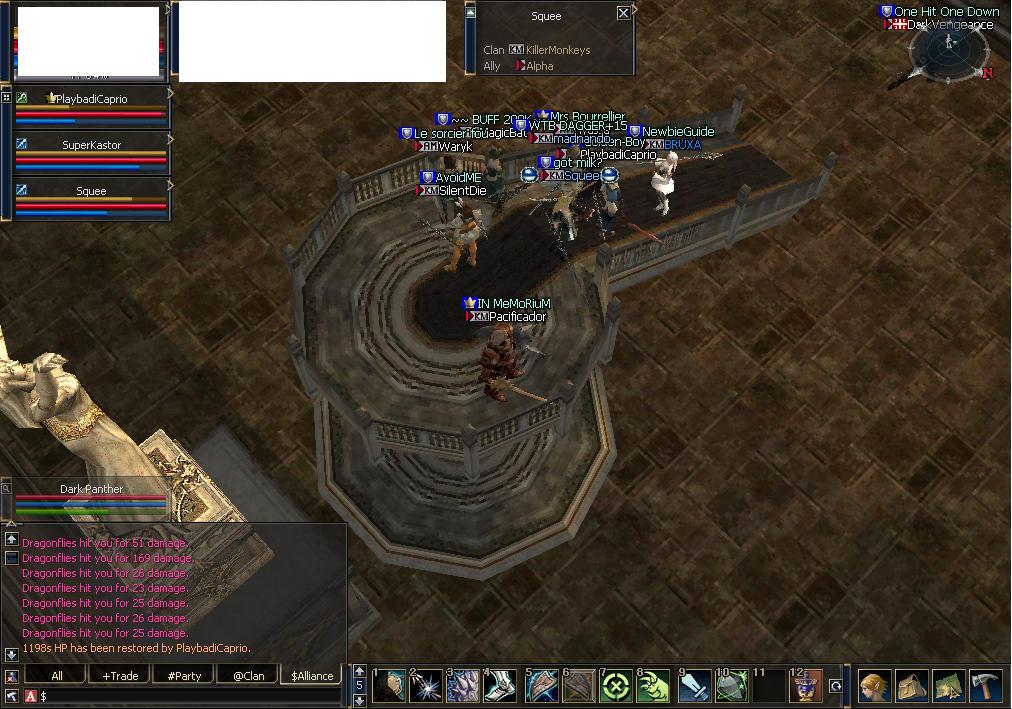Use the green crosshair skill in slot 7
Screen dimensions: 1012x709
pyautogui.click(x=615, y=687)
